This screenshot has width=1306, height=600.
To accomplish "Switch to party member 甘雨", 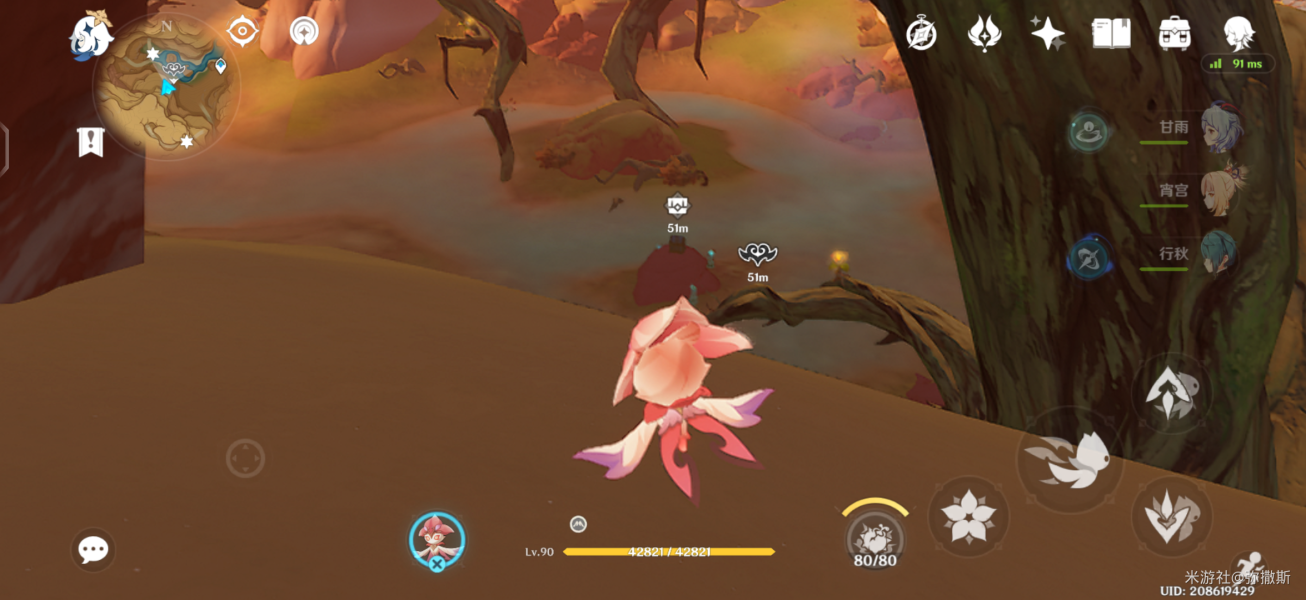I will tap(1219, 128).
